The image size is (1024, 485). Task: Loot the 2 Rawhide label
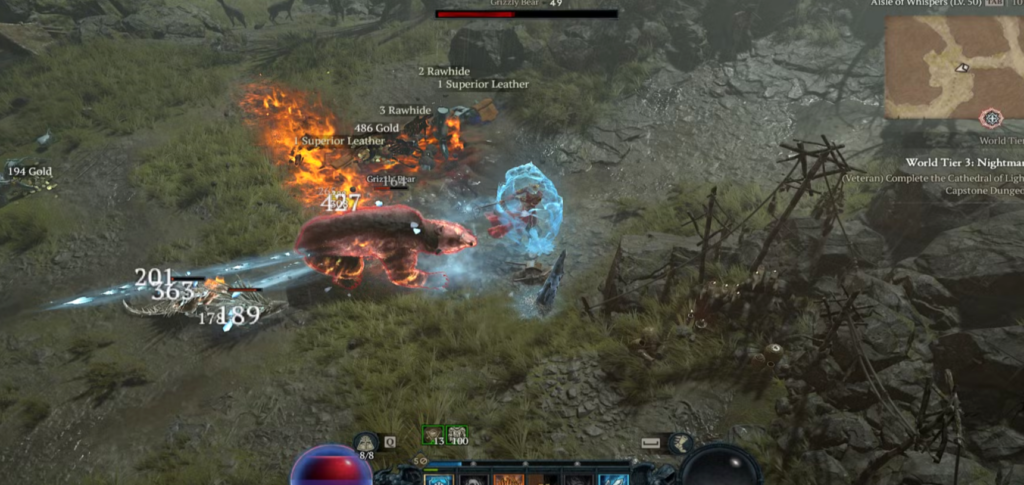443,71
